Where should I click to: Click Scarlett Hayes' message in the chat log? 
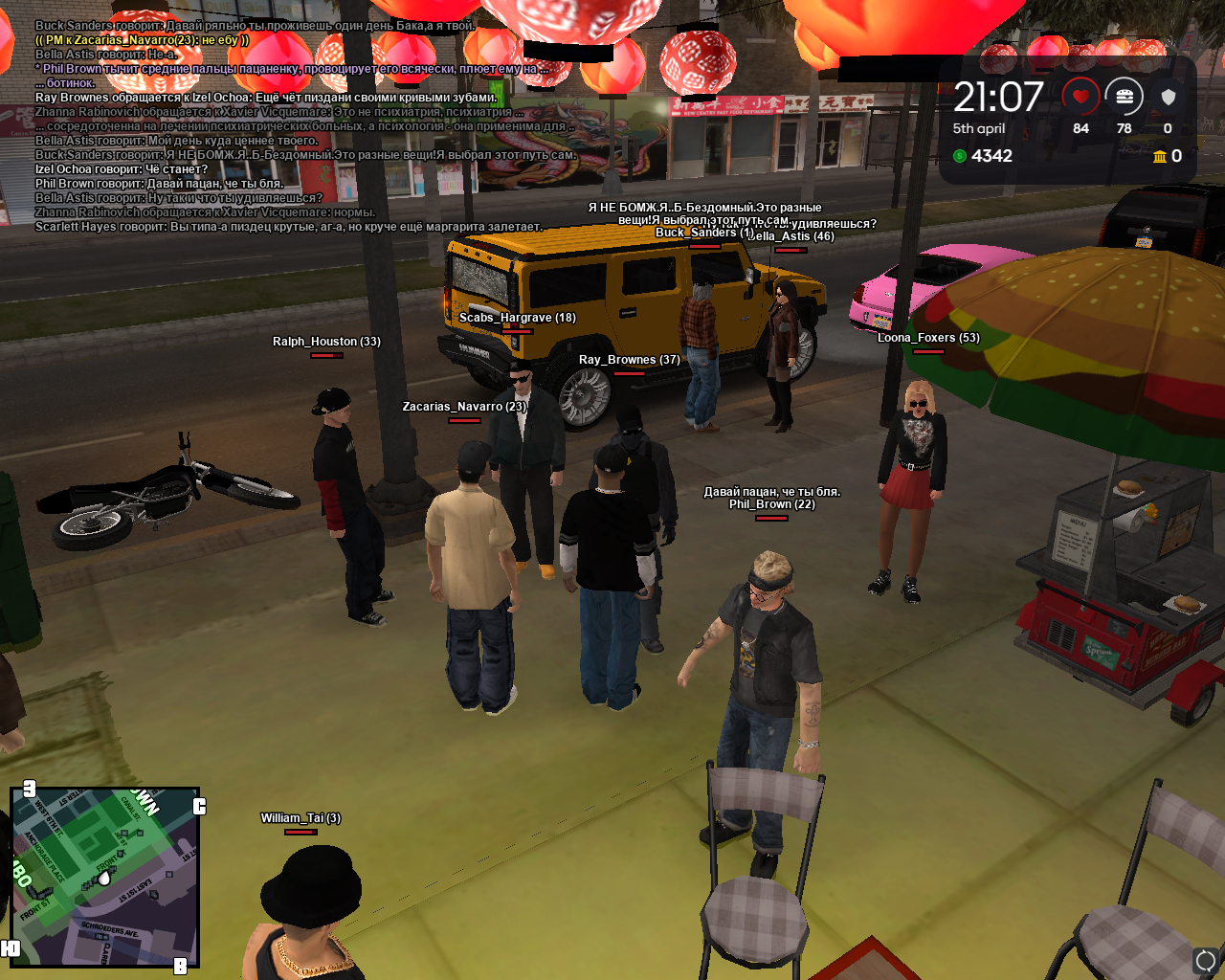click(288, 227)
